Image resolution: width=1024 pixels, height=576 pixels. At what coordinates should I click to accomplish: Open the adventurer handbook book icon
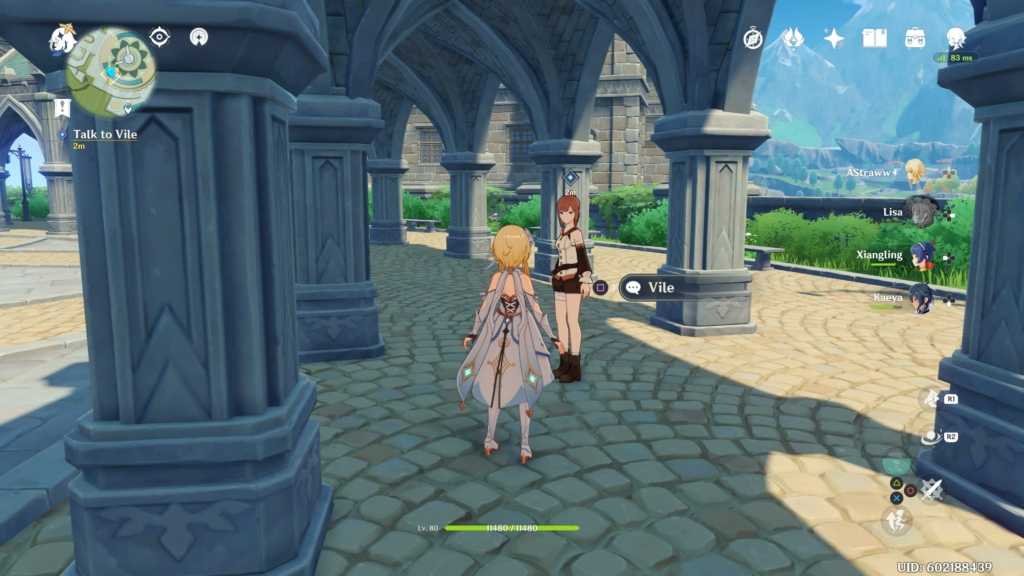point(875,38)
